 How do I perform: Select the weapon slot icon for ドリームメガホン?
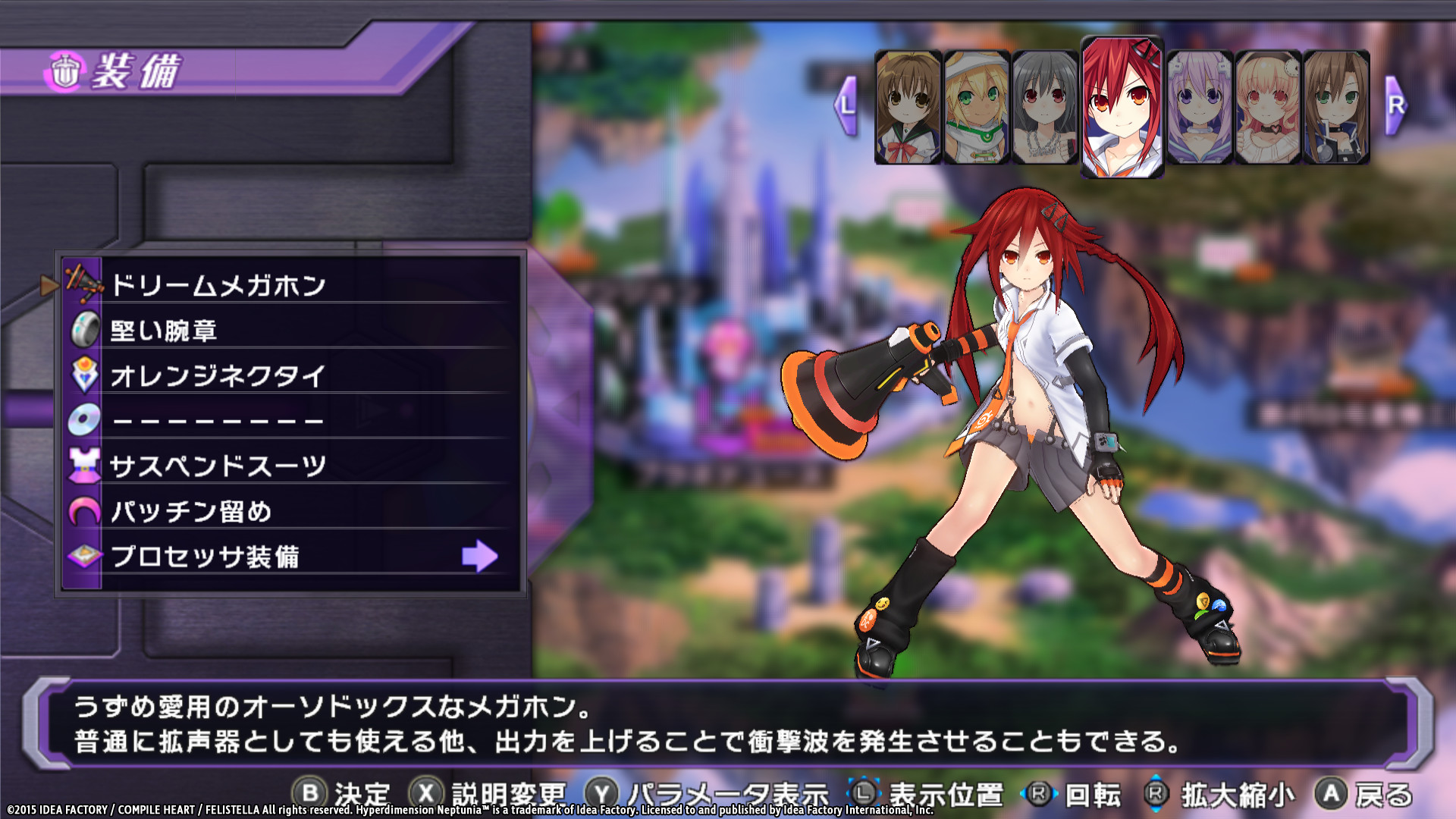83,284
